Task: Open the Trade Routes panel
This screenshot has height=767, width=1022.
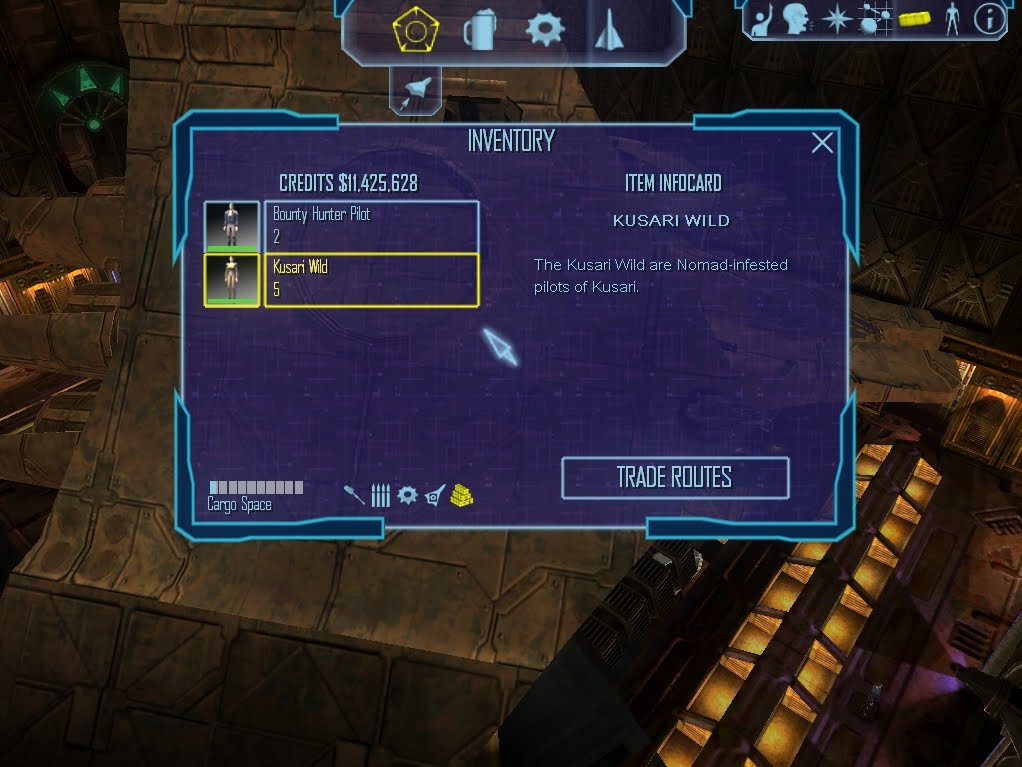Action: pyautogui.click(x=675, y=478)
